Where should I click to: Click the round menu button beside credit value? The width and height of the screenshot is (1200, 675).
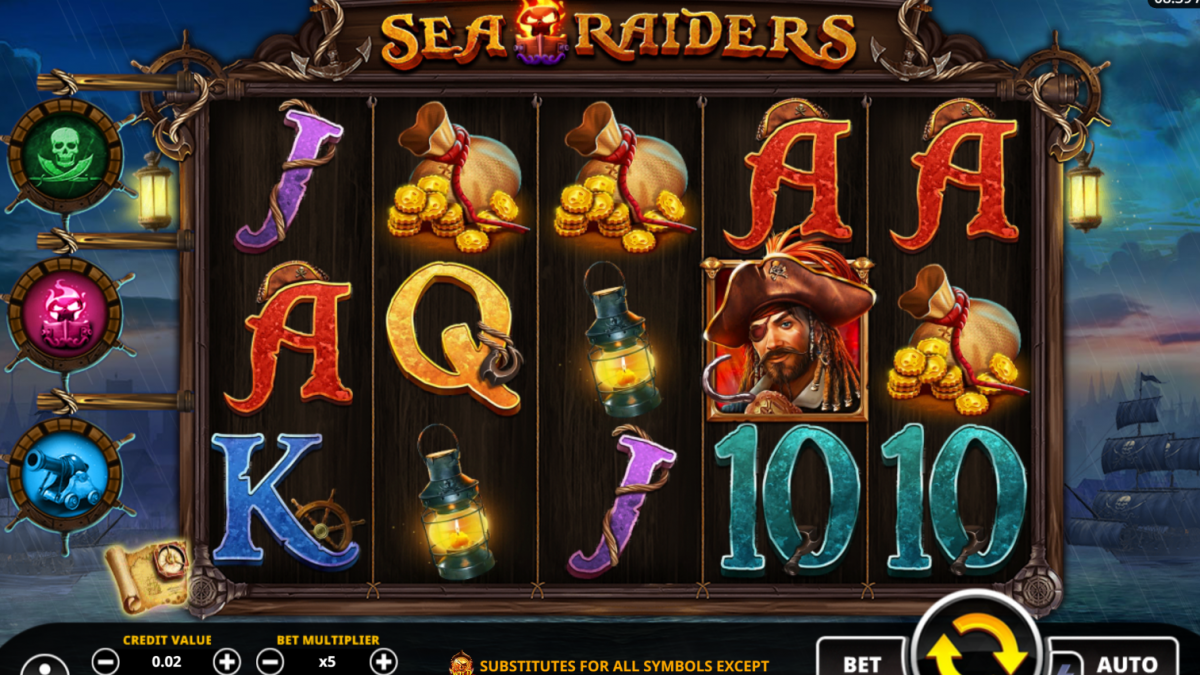click(x=46, y=665)
